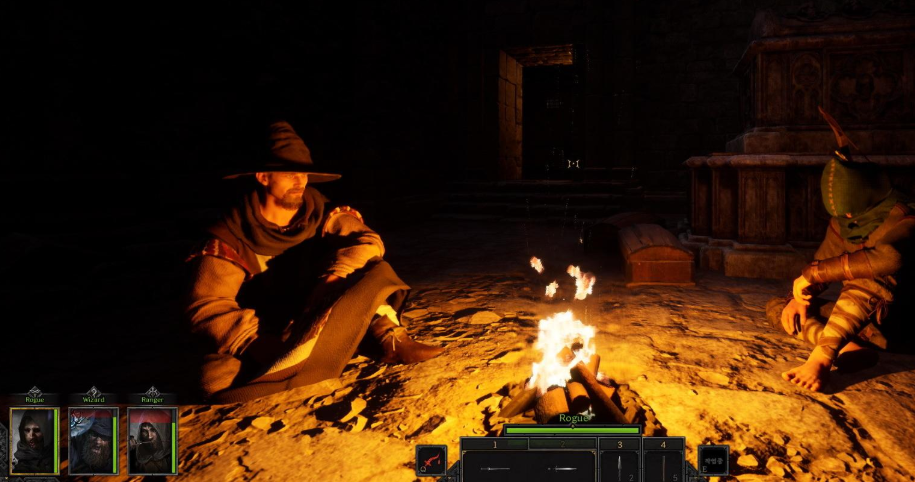Select the Ranger party portrait

pos(151,440)
